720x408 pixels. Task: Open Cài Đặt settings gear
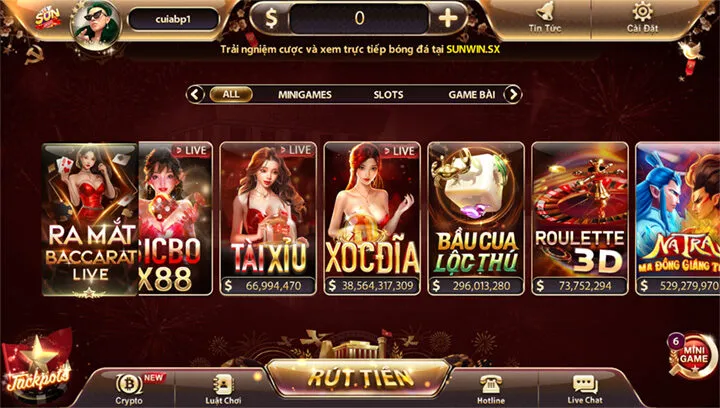[641, 17]
